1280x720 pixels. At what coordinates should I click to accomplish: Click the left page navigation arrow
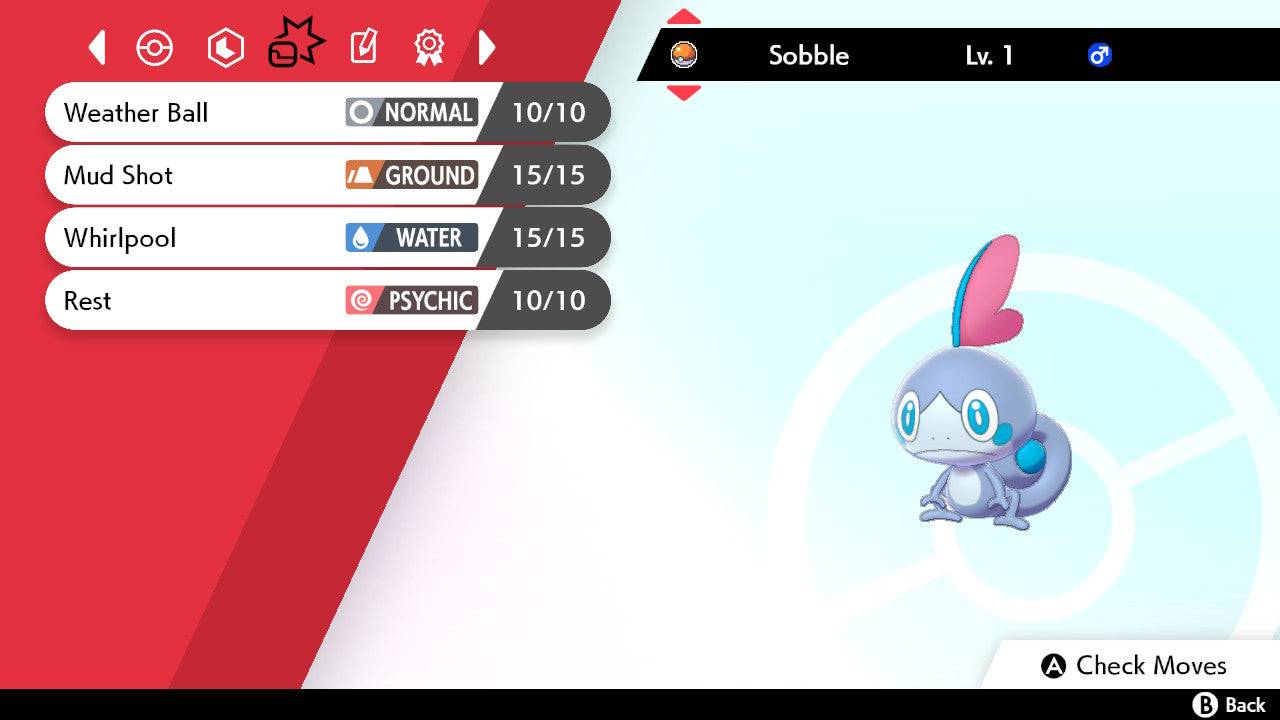point(96,47)
